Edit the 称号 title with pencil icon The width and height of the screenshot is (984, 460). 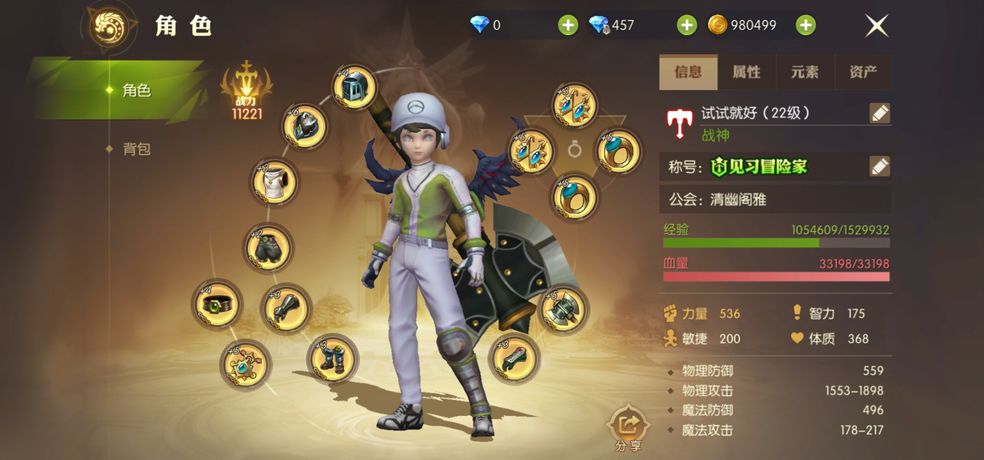880,166
